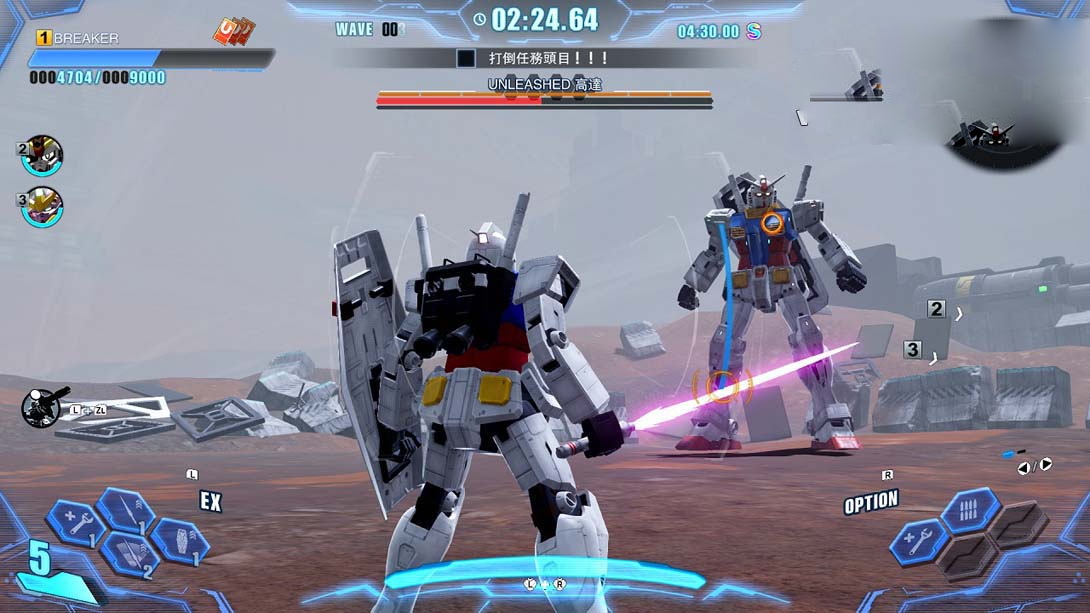Activate the missile volley option hexagon
Viewport: 1090px width, 613px height.
[970, 510]
